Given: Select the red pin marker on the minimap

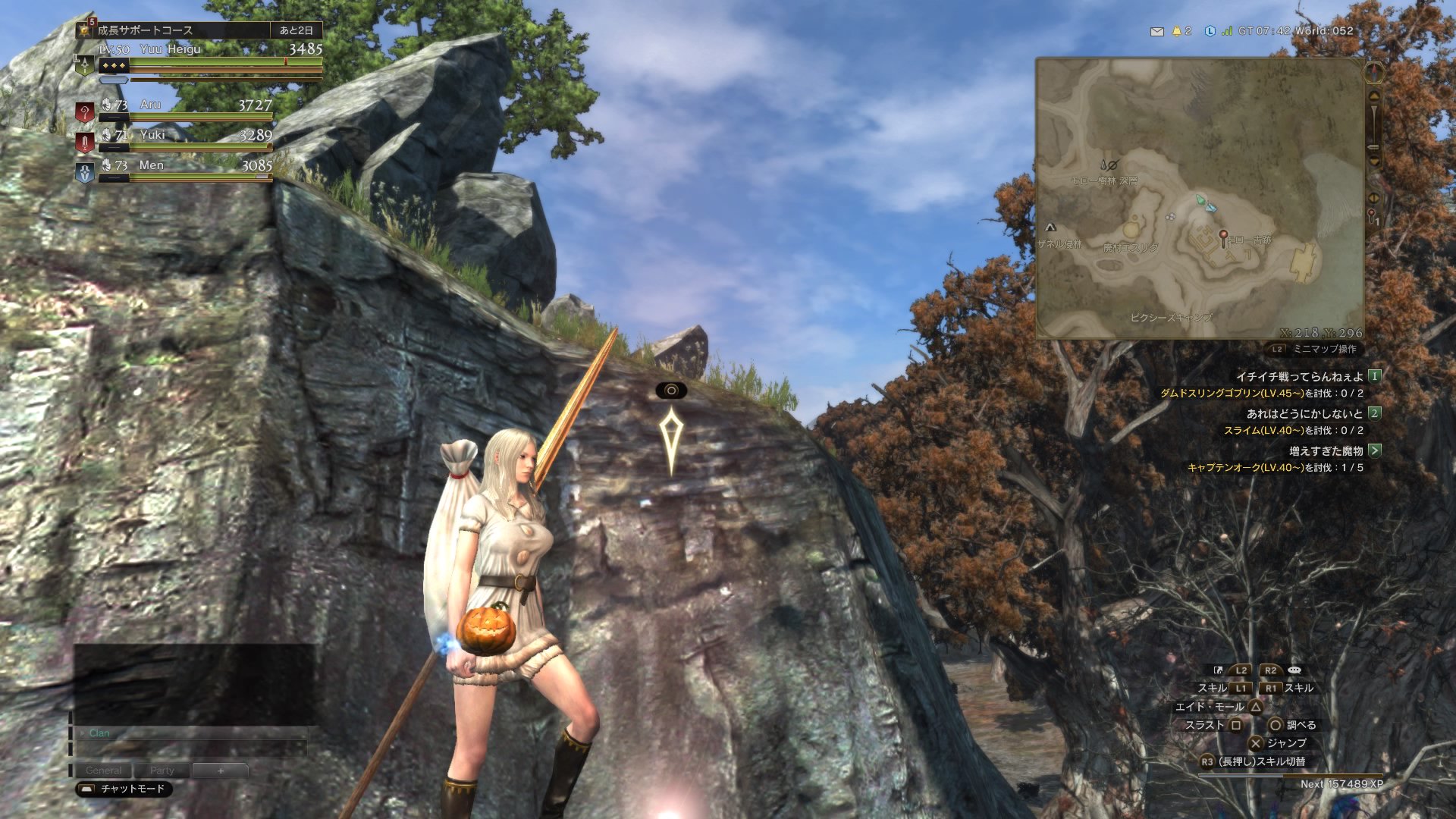Looking at the screenshot, I should (x=1222, y=237).
